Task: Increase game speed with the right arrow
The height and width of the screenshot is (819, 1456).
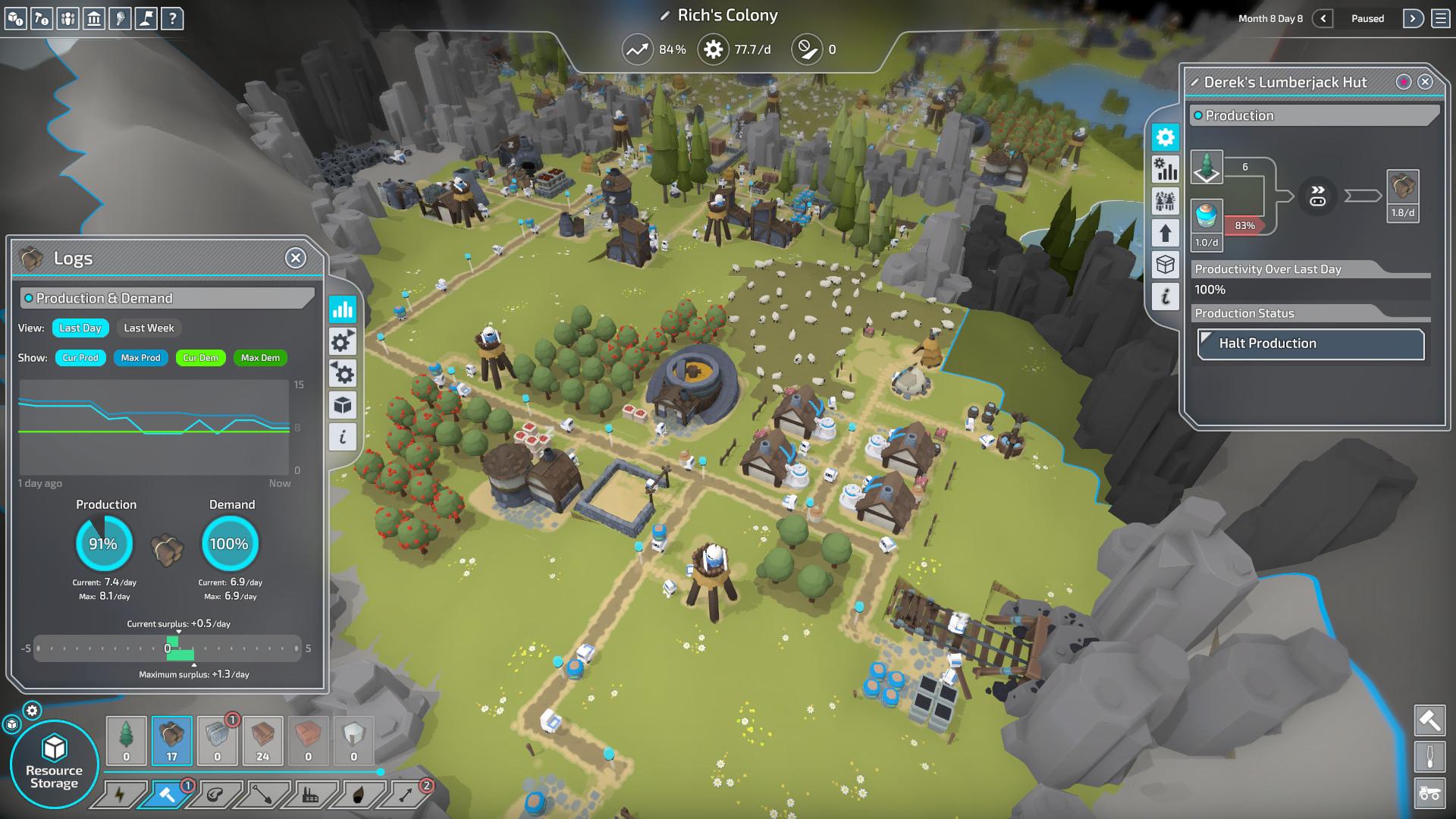Action: [x=1413, y=18]
